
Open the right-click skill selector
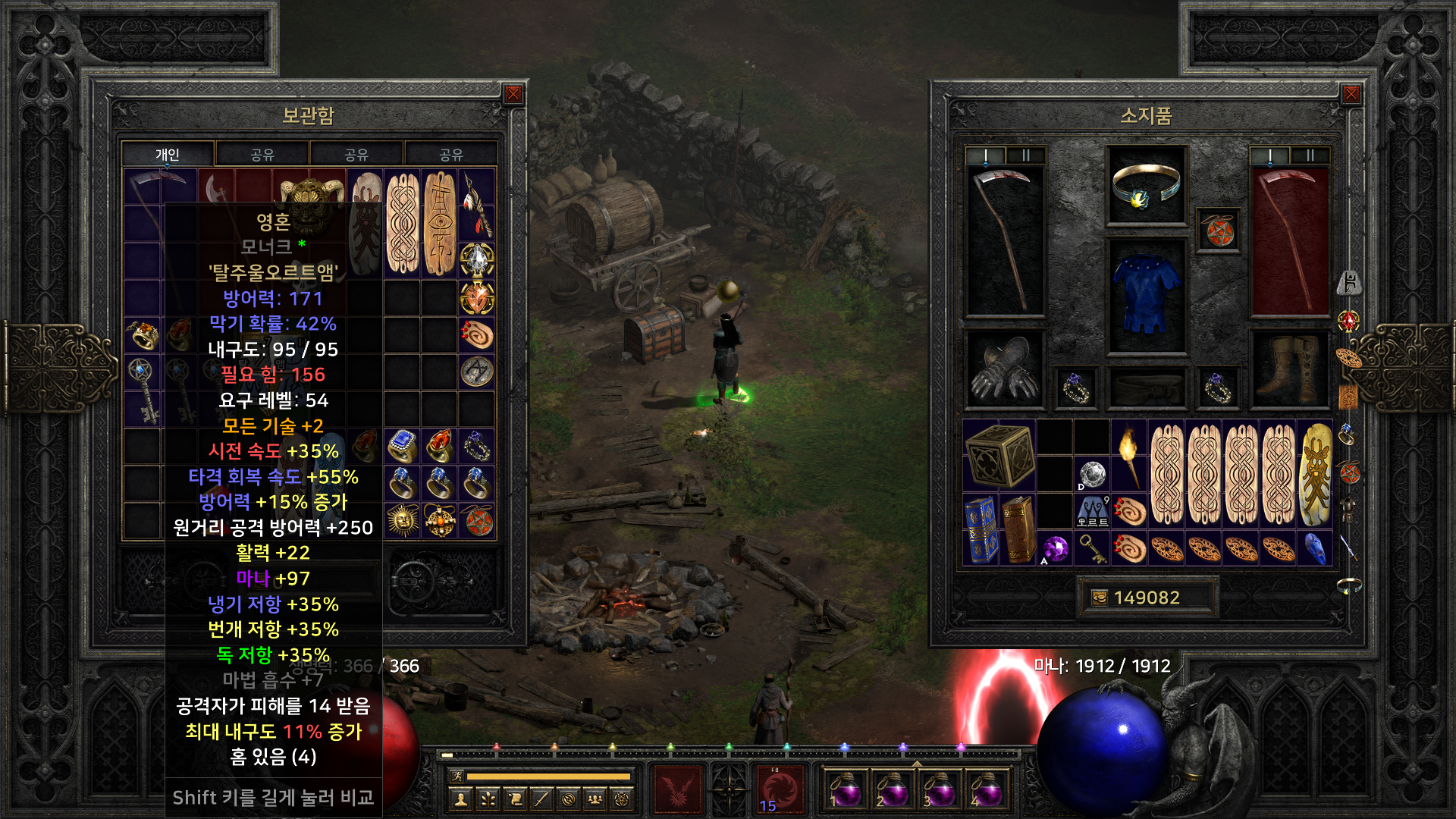(x=780, y=789)
